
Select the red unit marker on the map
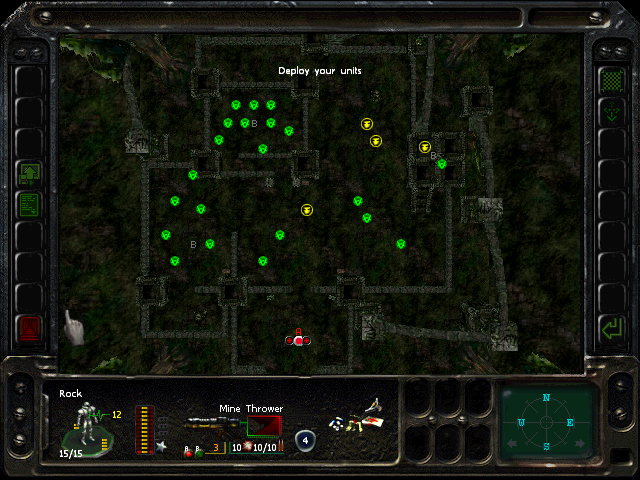[x=298, y=340]
